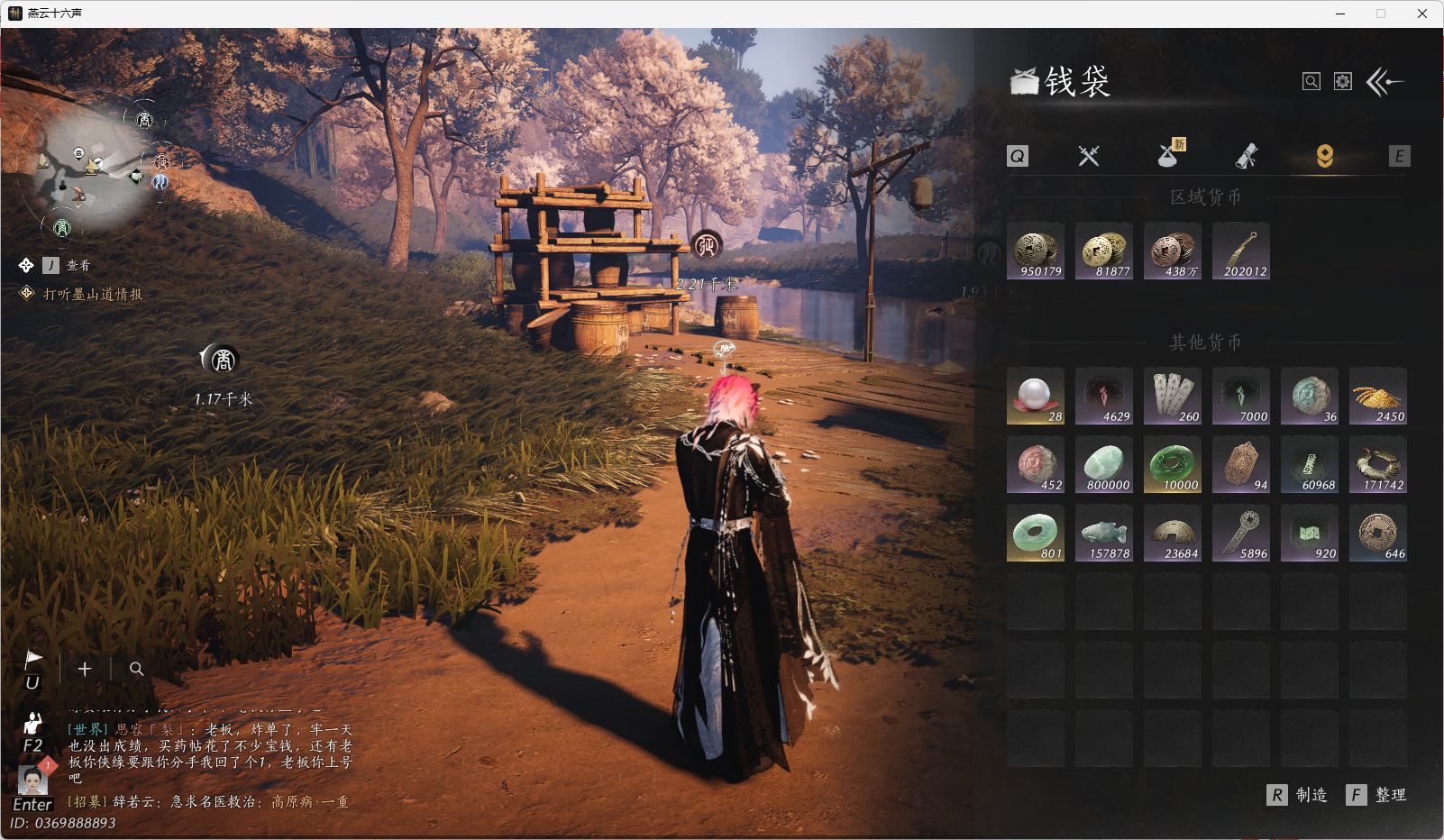Click the 制造 craft button

pos(1298,795)
